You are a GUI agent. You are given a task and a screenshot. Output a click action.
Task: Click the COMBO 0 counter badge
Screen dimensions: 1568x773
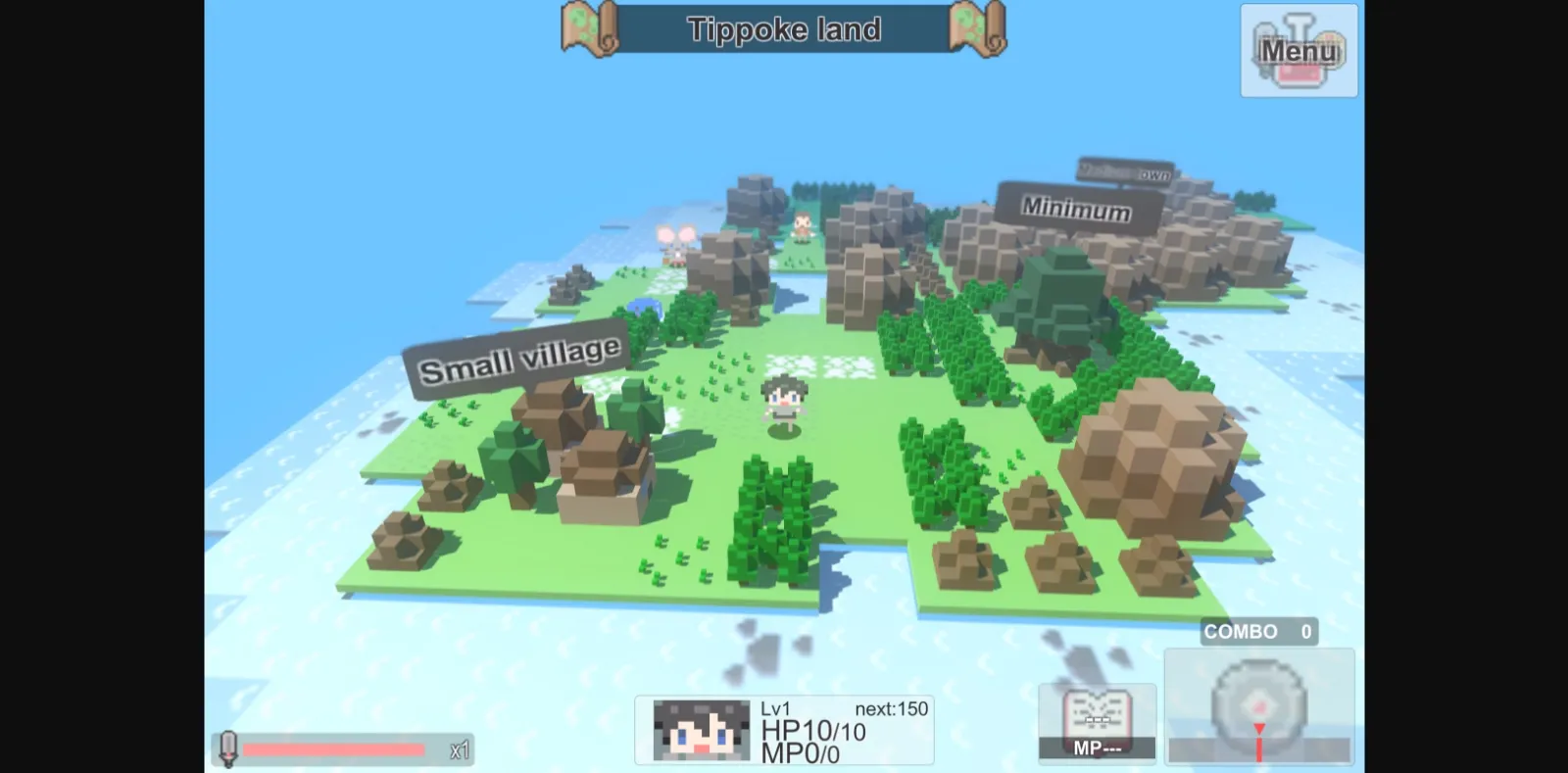tap(1260, 632)
